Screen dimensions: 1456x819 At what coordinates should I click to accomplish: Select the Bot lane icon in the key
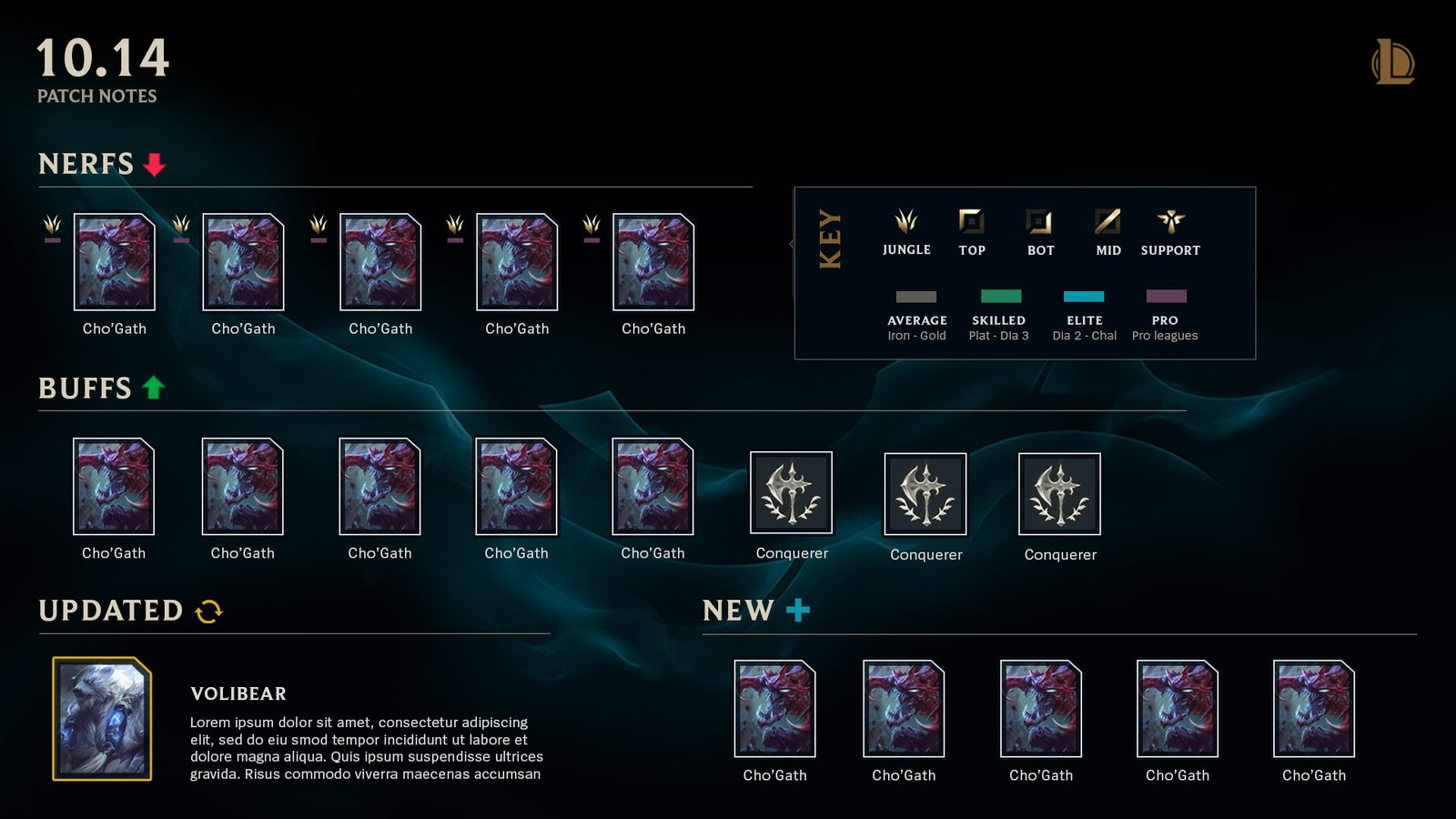[1038, 221]
